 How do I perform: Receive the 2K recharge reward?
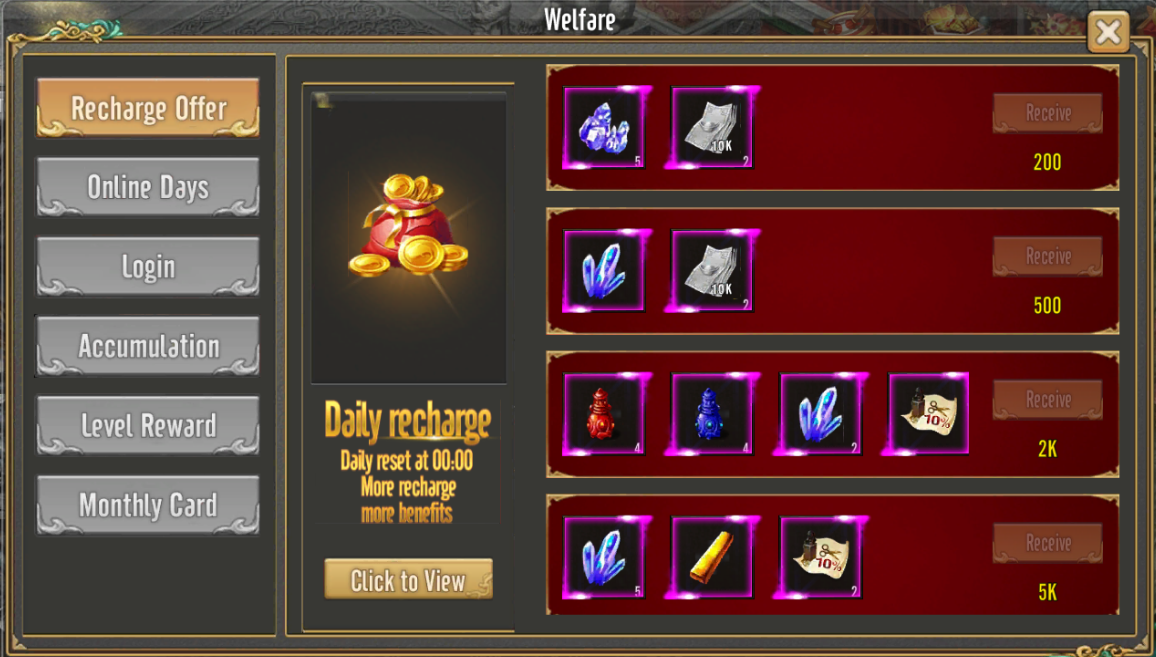coord(1047,400)
